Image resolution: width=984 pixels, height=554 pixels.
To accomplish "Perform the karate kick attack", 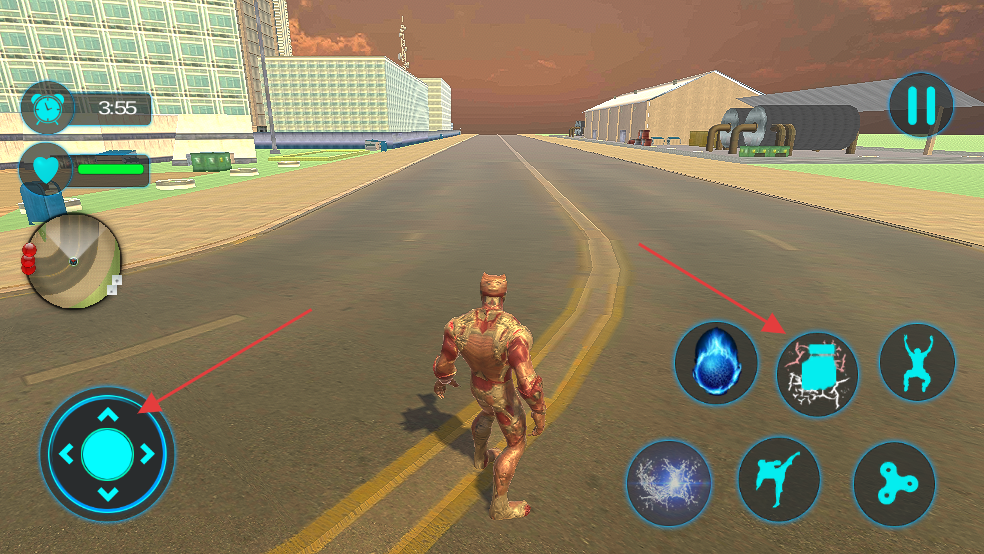I will tap(779, 478).
